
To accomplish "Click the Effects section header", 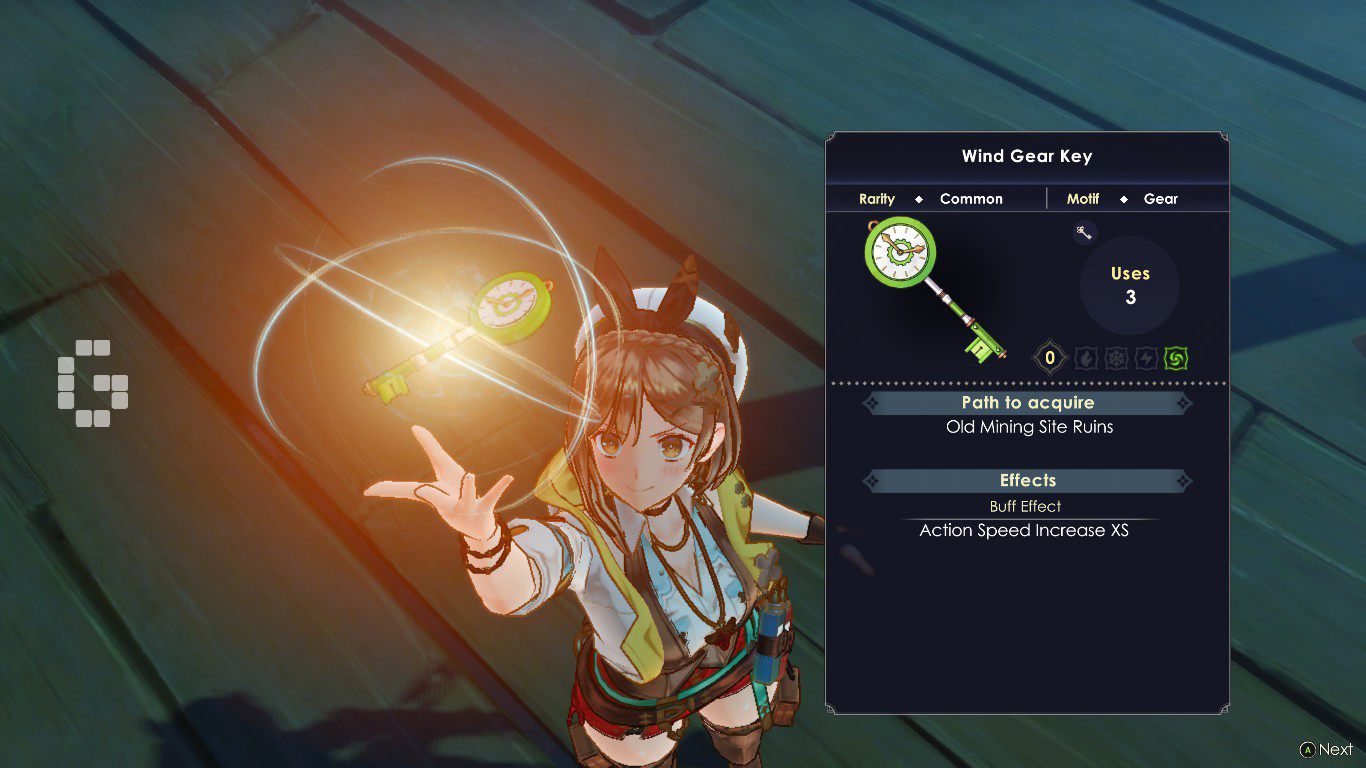I will coord(1027,481).
